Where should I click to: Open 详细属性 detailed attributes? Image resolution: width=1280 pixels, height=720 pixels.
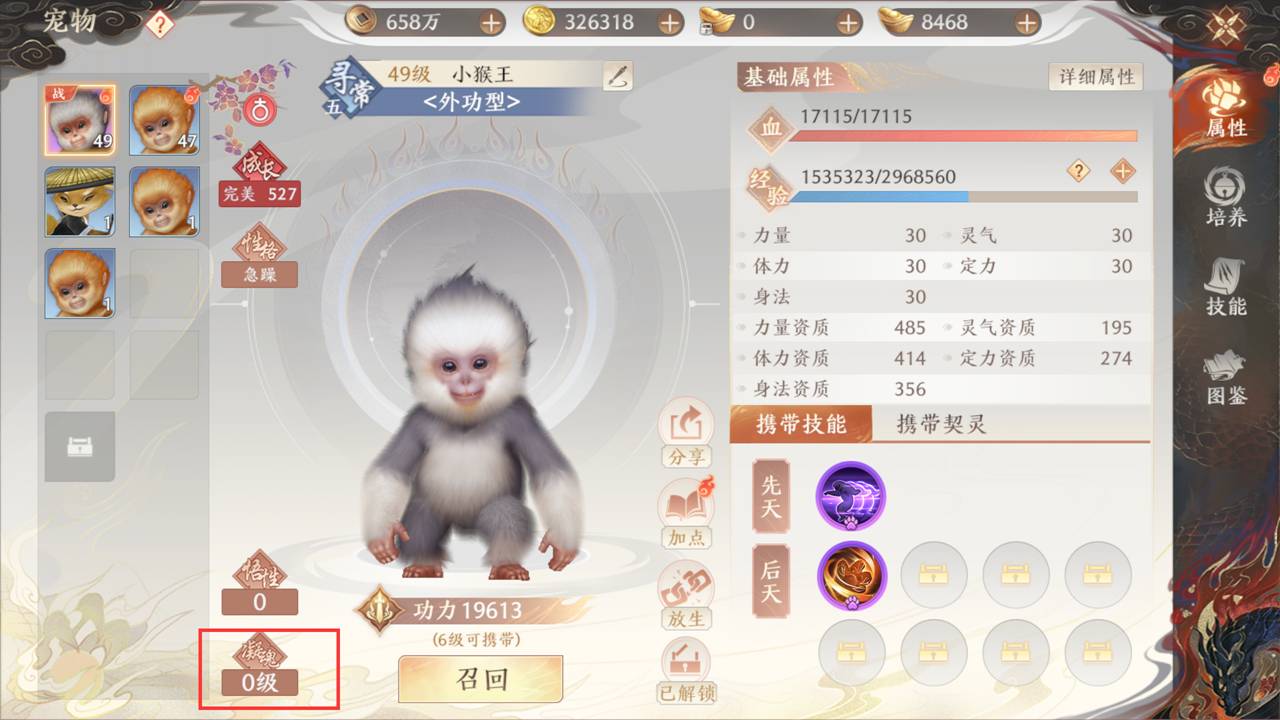tap(1095, 75)
